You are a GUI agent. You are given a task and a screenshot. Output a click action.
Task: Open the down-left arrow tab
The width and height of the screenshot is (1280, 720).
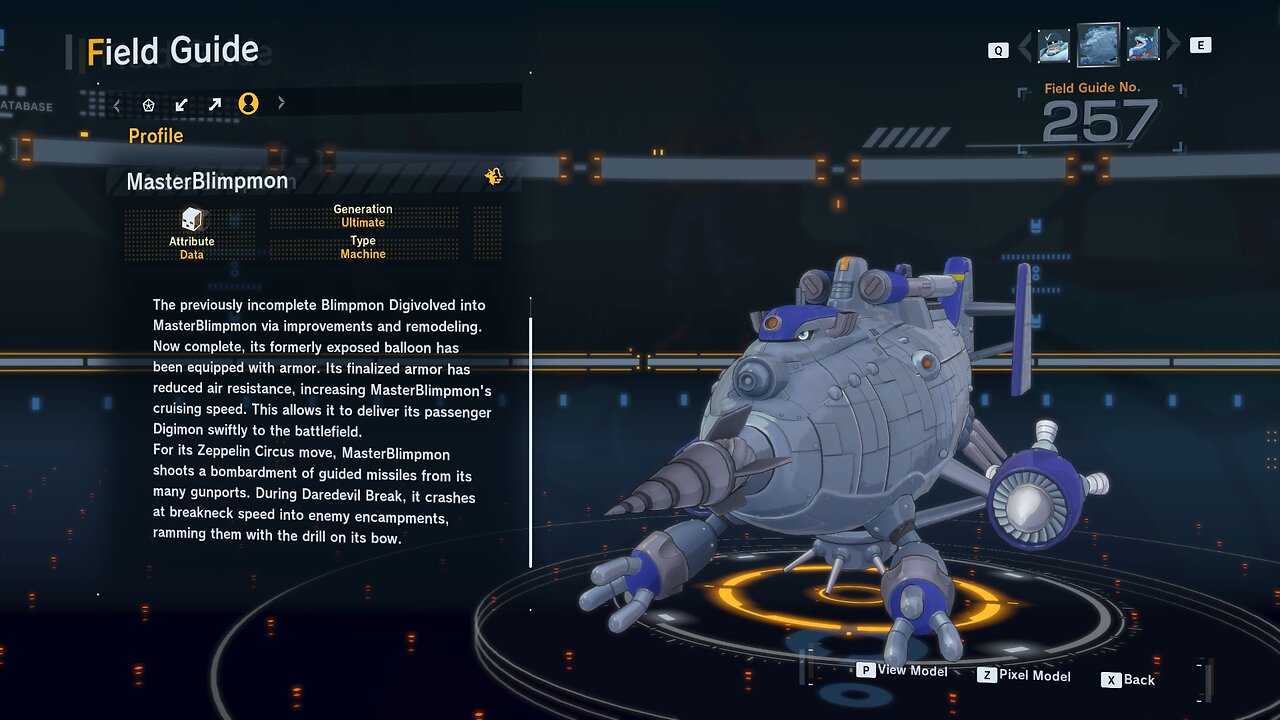coord(181,104)
